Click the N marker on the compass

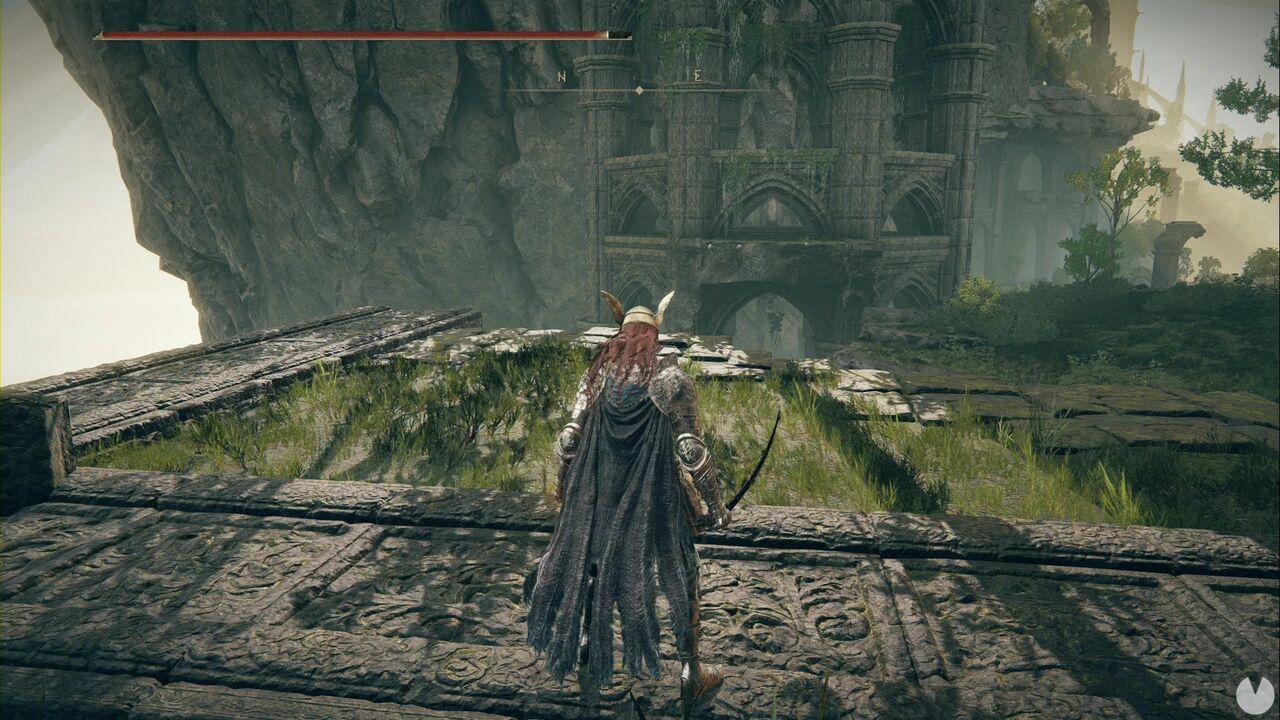[x=562, y=77]
